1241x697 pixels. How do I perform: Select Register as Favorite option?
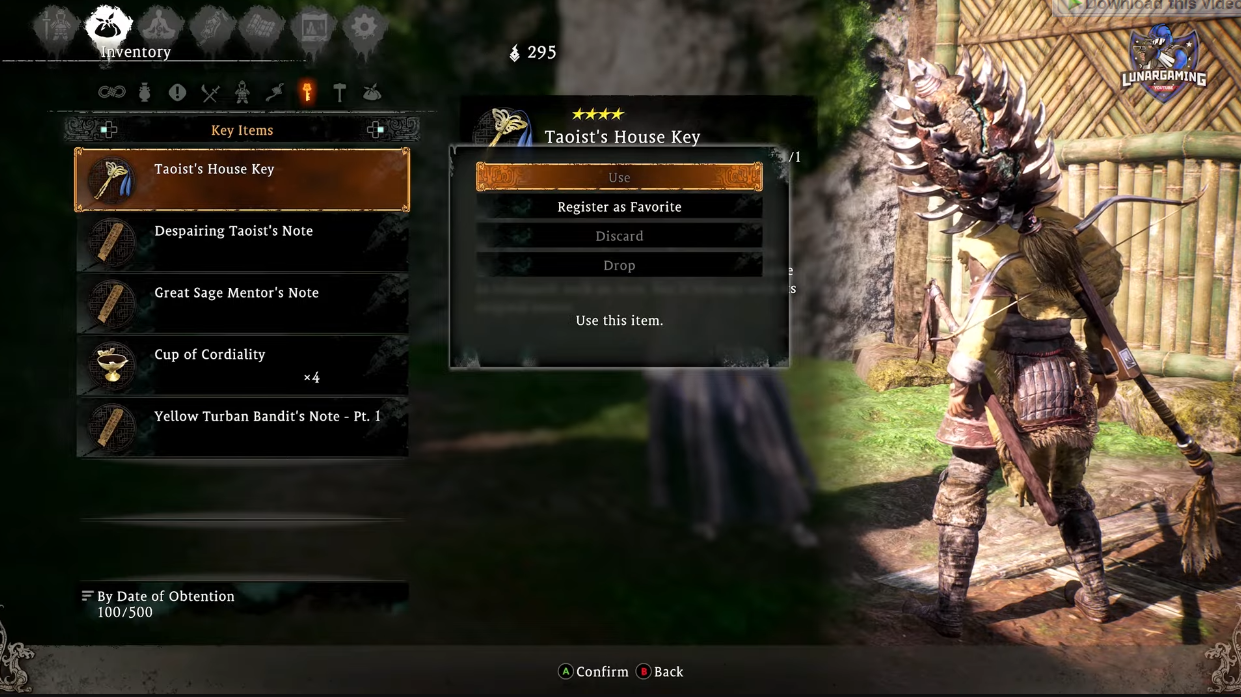point(619,207)
